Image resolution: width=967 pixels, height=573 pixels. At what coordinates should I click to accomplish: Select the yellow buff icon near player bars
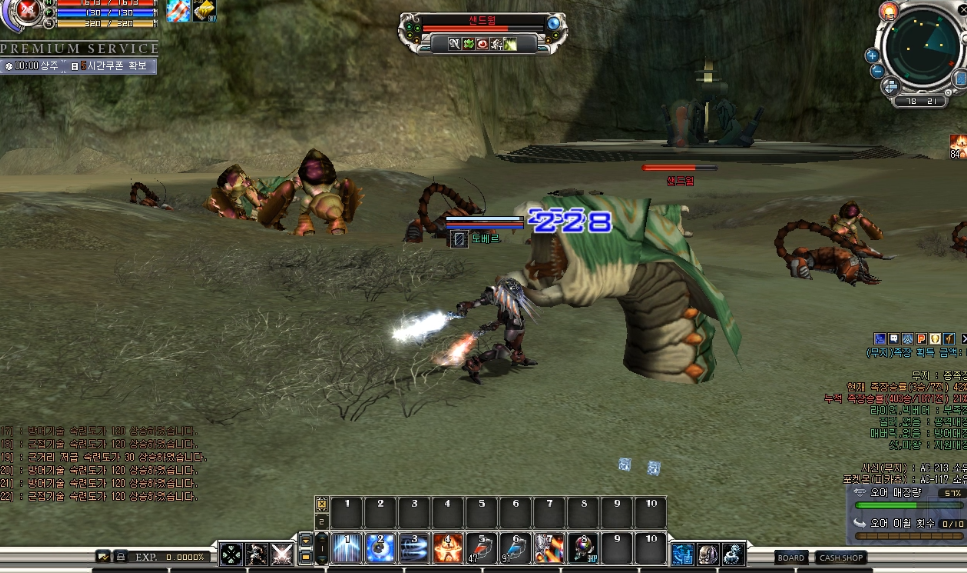205,10
